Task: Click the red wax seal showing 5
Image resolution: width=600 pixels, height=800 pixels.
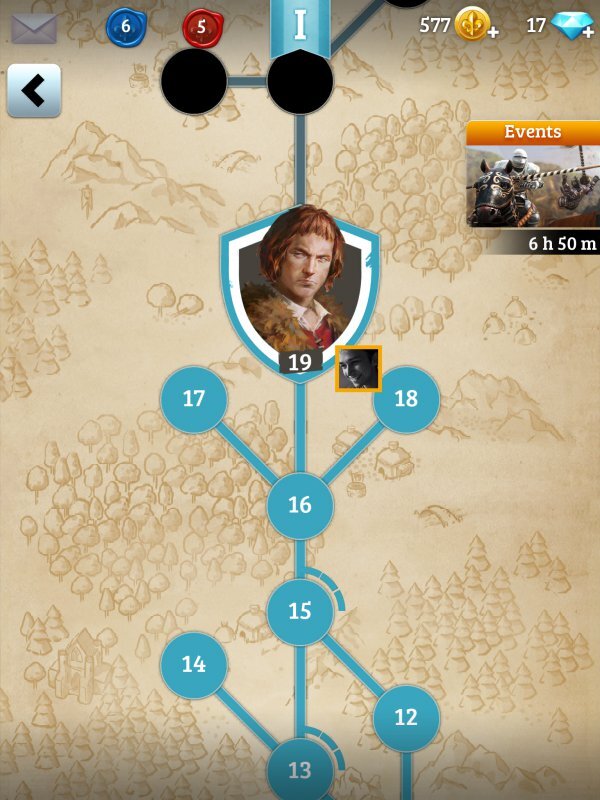Action: 202,27
